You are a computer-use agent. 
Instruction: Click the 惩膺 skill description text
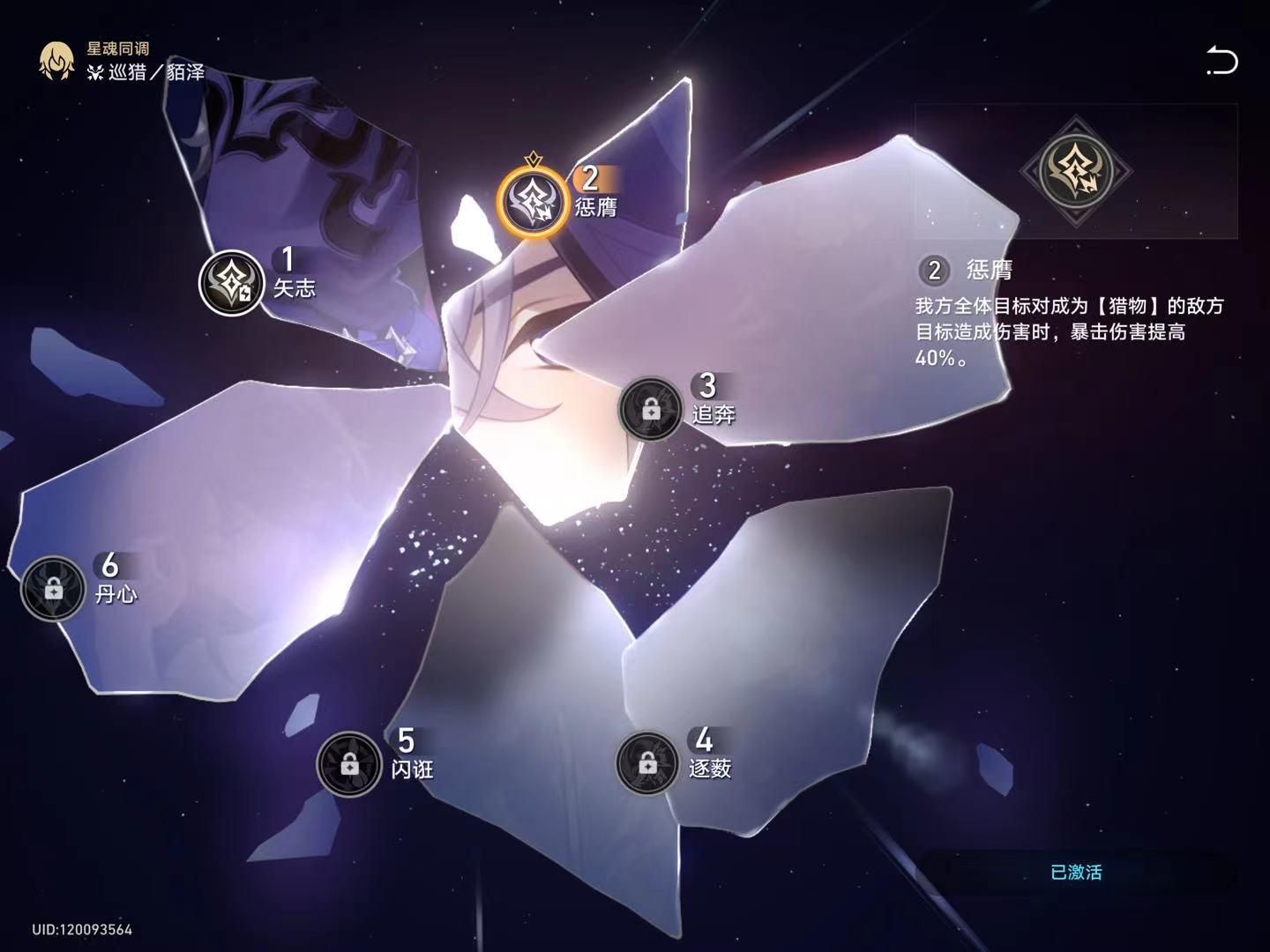(x=1050, y=331)
